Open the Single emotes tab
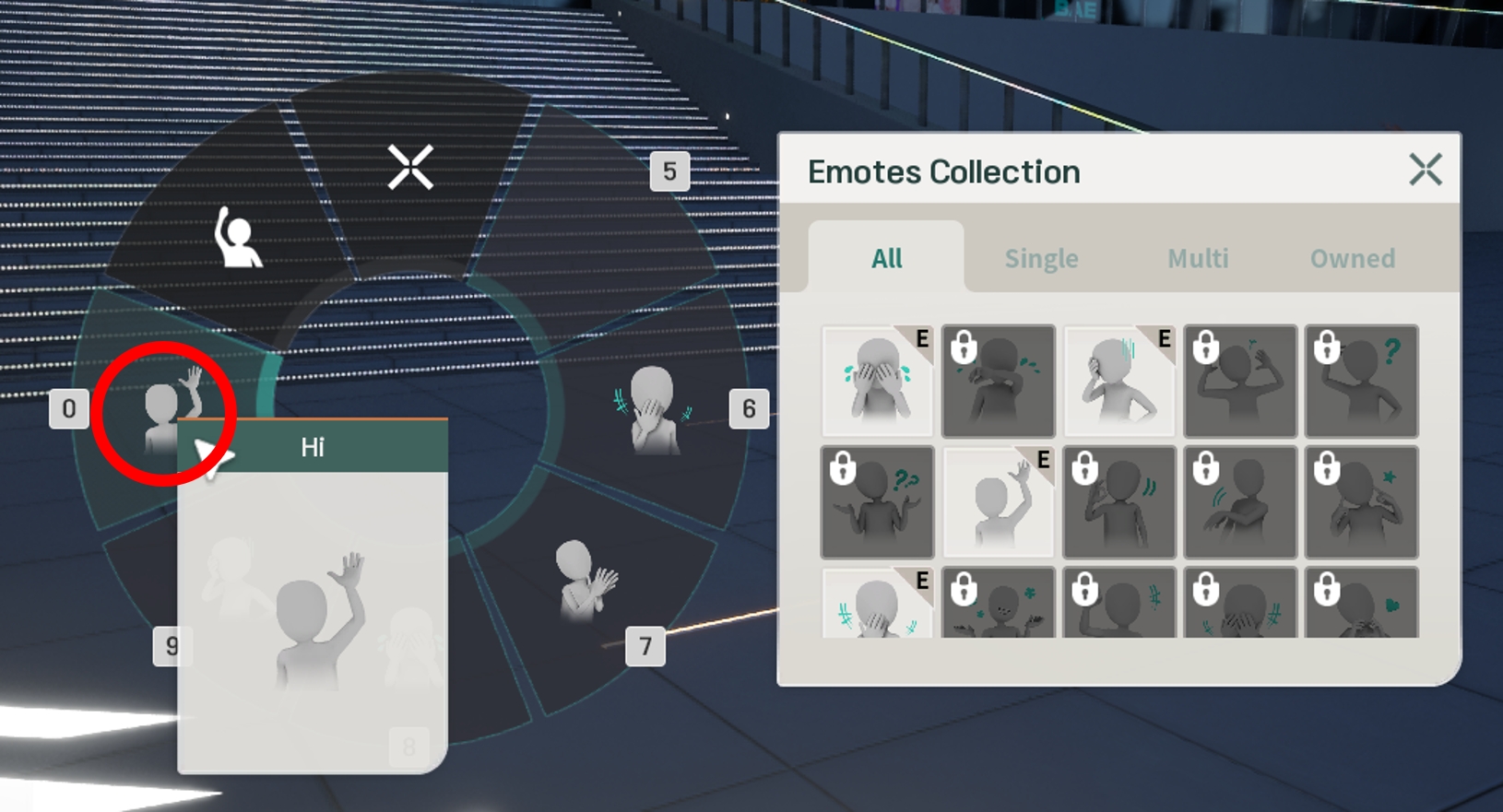The height and width of the screenshot is (812, 1503). click(1041, 258)
